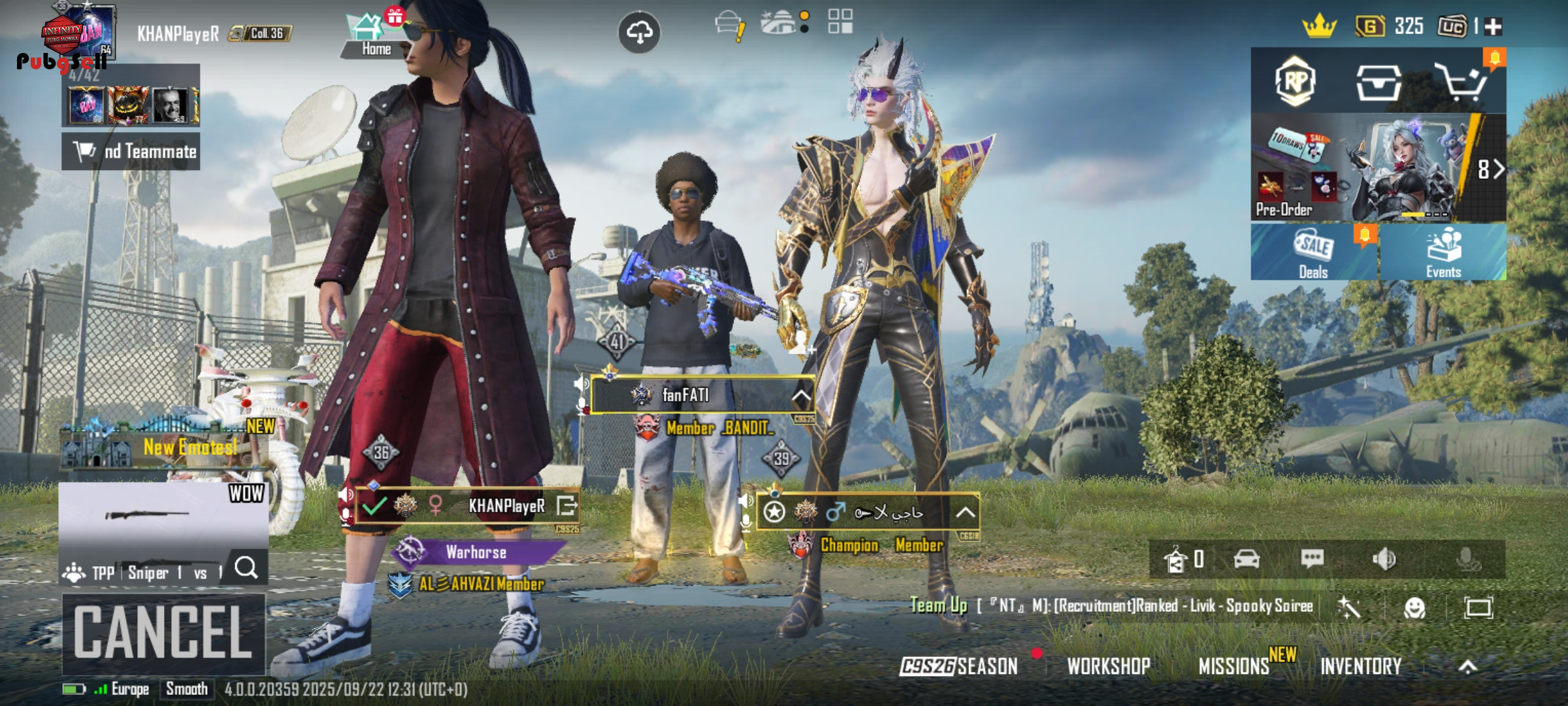This screenshot has height=706, width=1568.
Task: Add UC with the plus button
Action: [x=1494, y=27]
